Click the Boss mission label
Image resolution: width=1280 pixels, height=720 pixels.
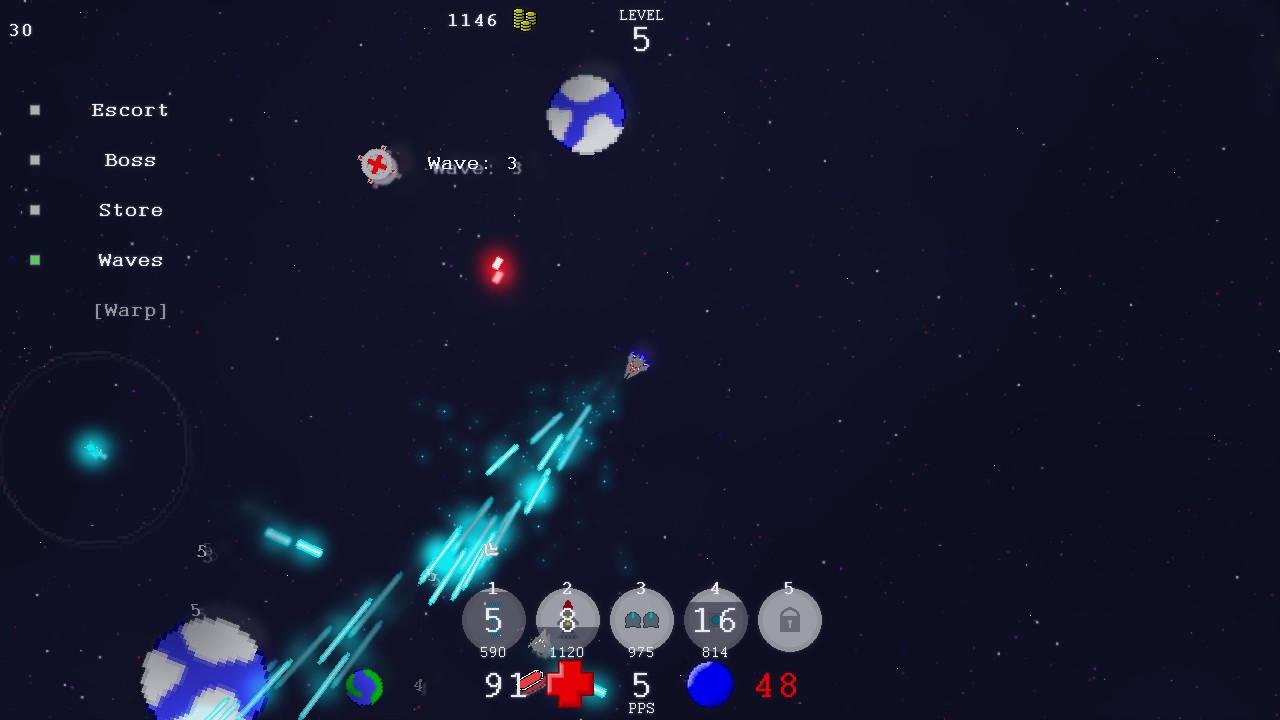130,159
